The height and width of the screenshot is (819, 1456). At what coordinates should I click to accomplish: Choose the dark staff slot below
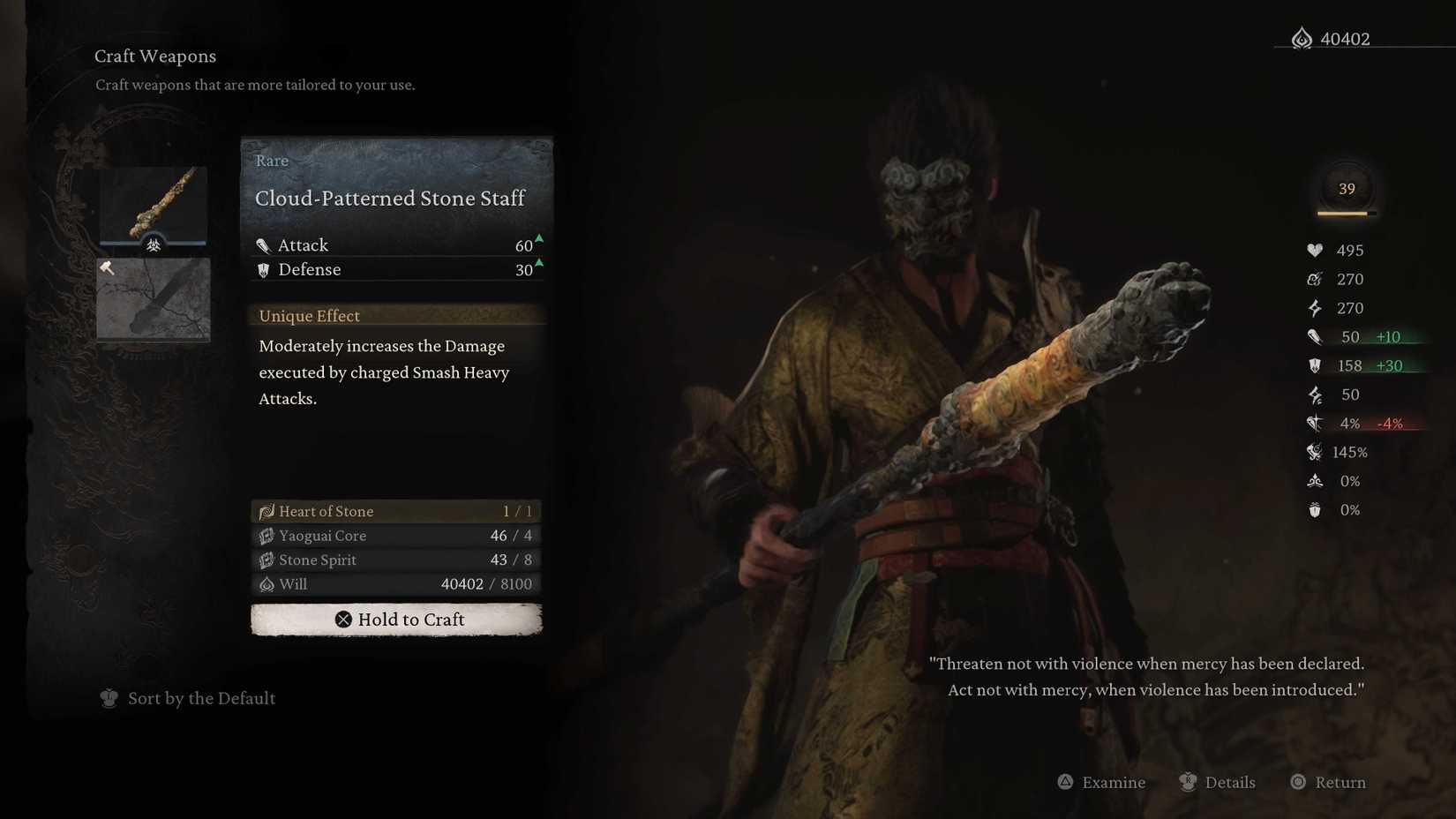coord(154,298)
